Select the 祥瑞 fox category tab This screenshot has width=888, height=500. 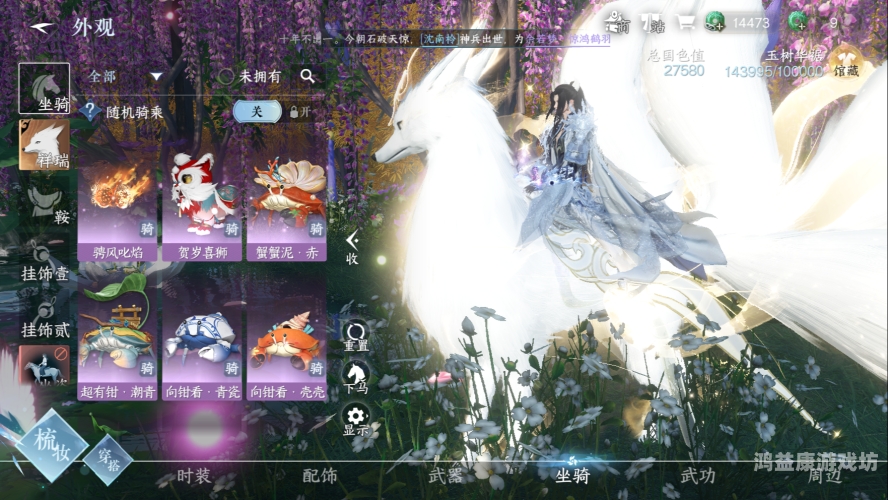click(x=45, y=144)
